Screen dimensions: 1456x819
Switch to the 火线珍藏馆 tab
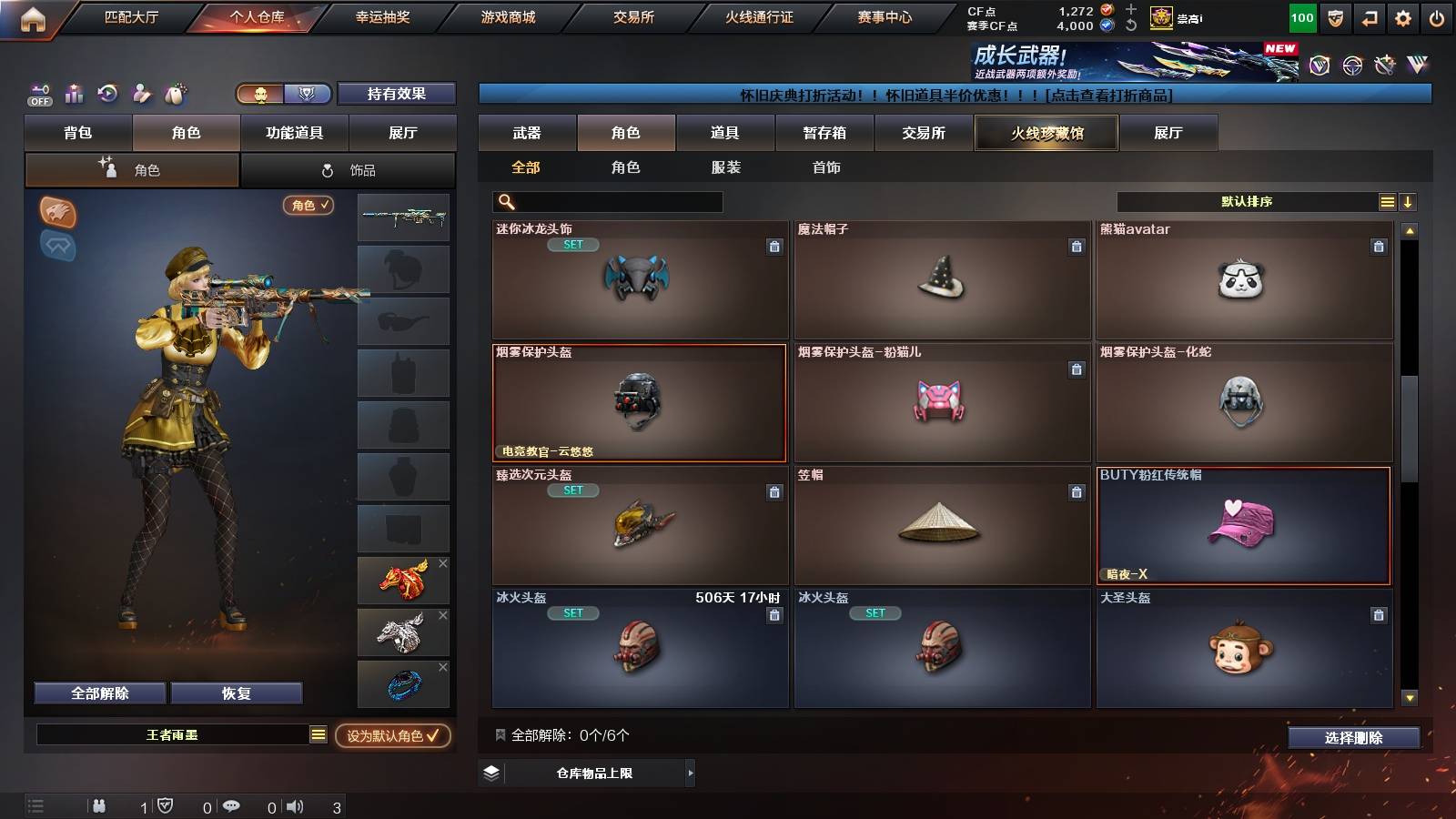pos(1046,133)
